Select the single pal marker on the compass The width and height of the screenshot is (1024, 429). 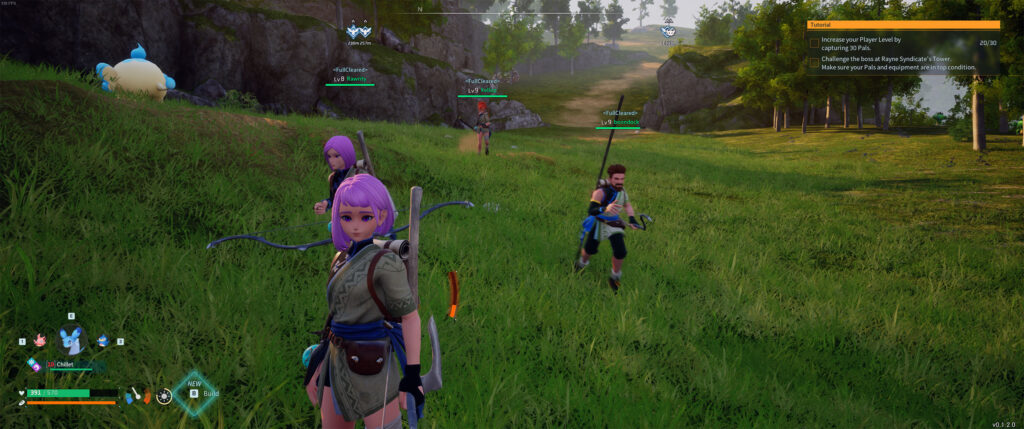pyautogui.click(x=667, y=32)
